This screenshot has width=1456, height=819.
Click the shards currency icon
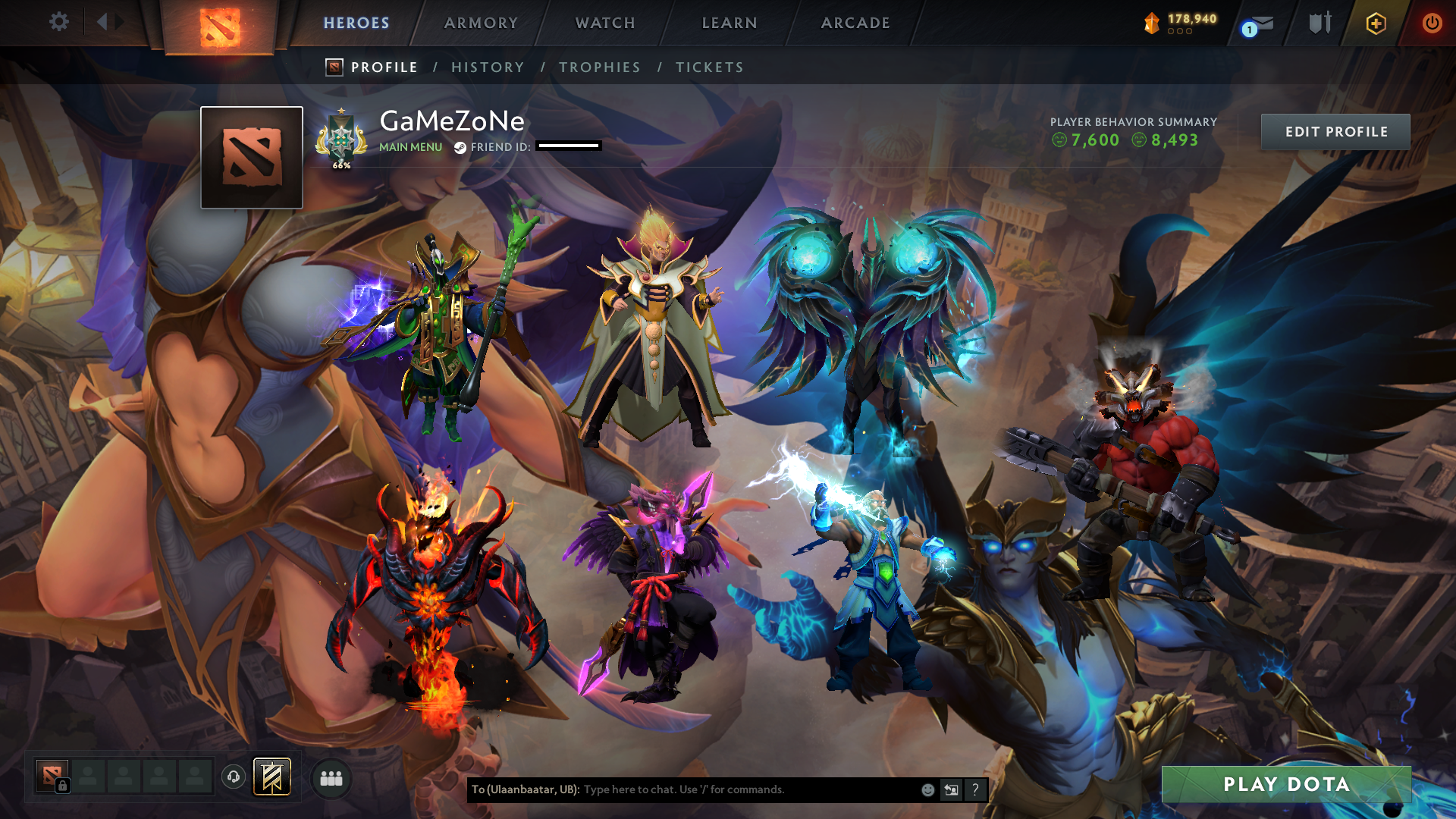pos(1150,21)
